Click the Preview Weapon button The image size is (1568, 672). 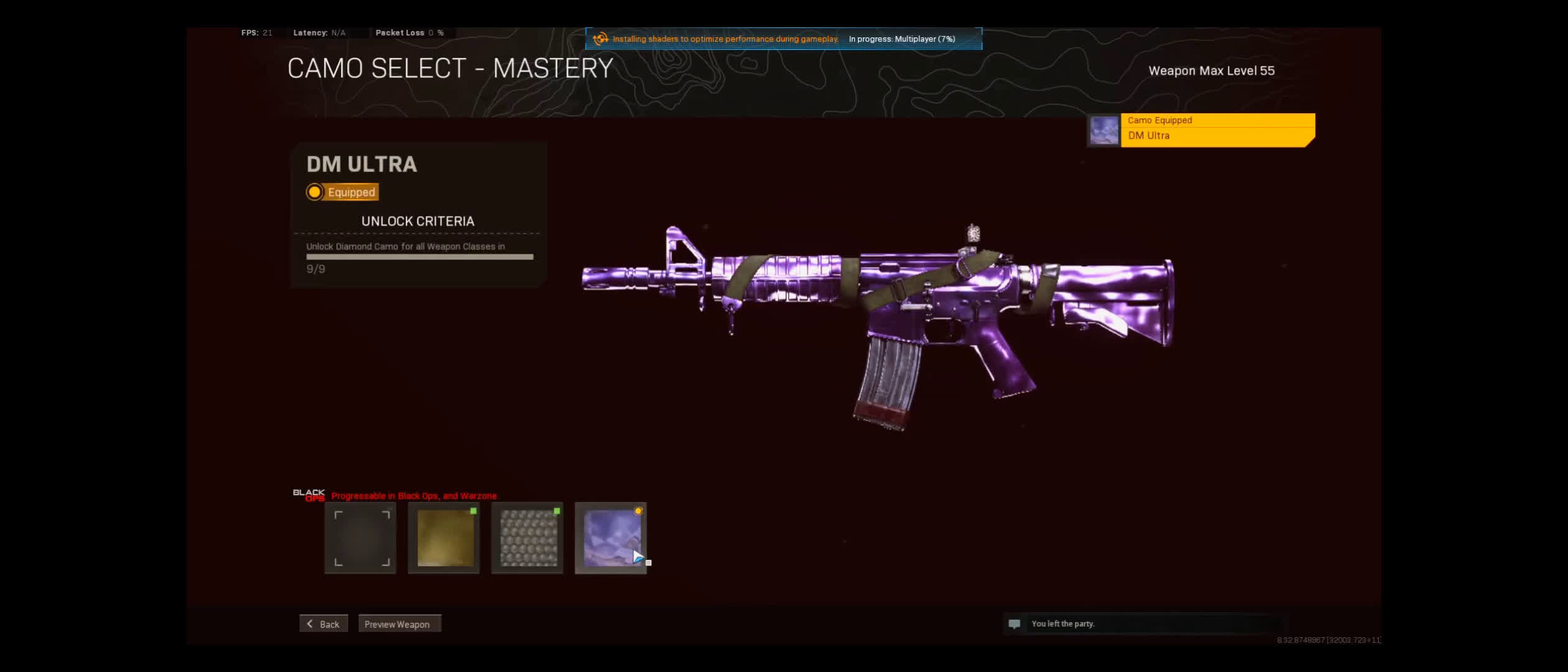click(x=399, y=624)
